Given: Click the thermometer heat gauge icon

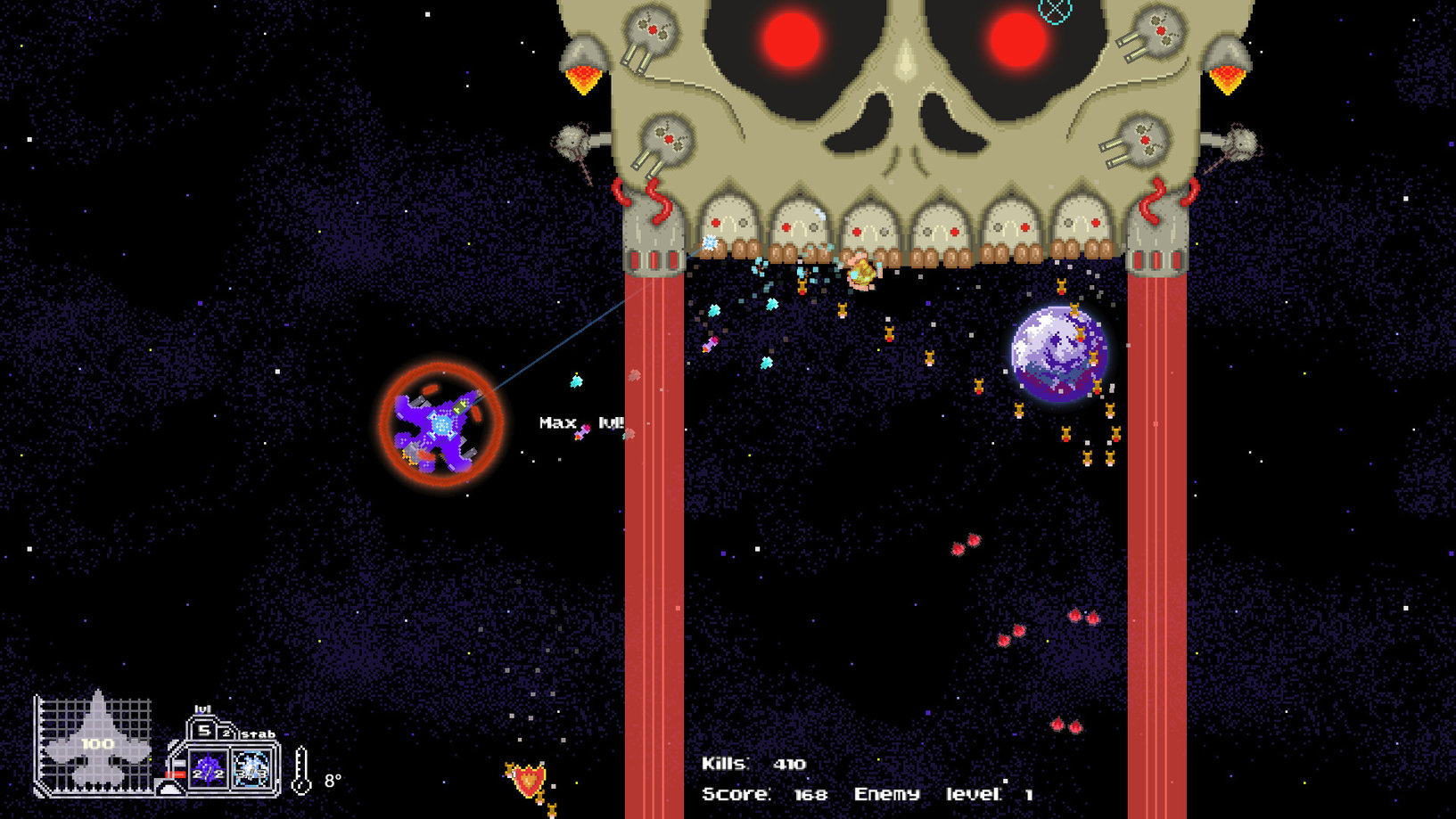Looking at the screenshot, I should (302, 771).
